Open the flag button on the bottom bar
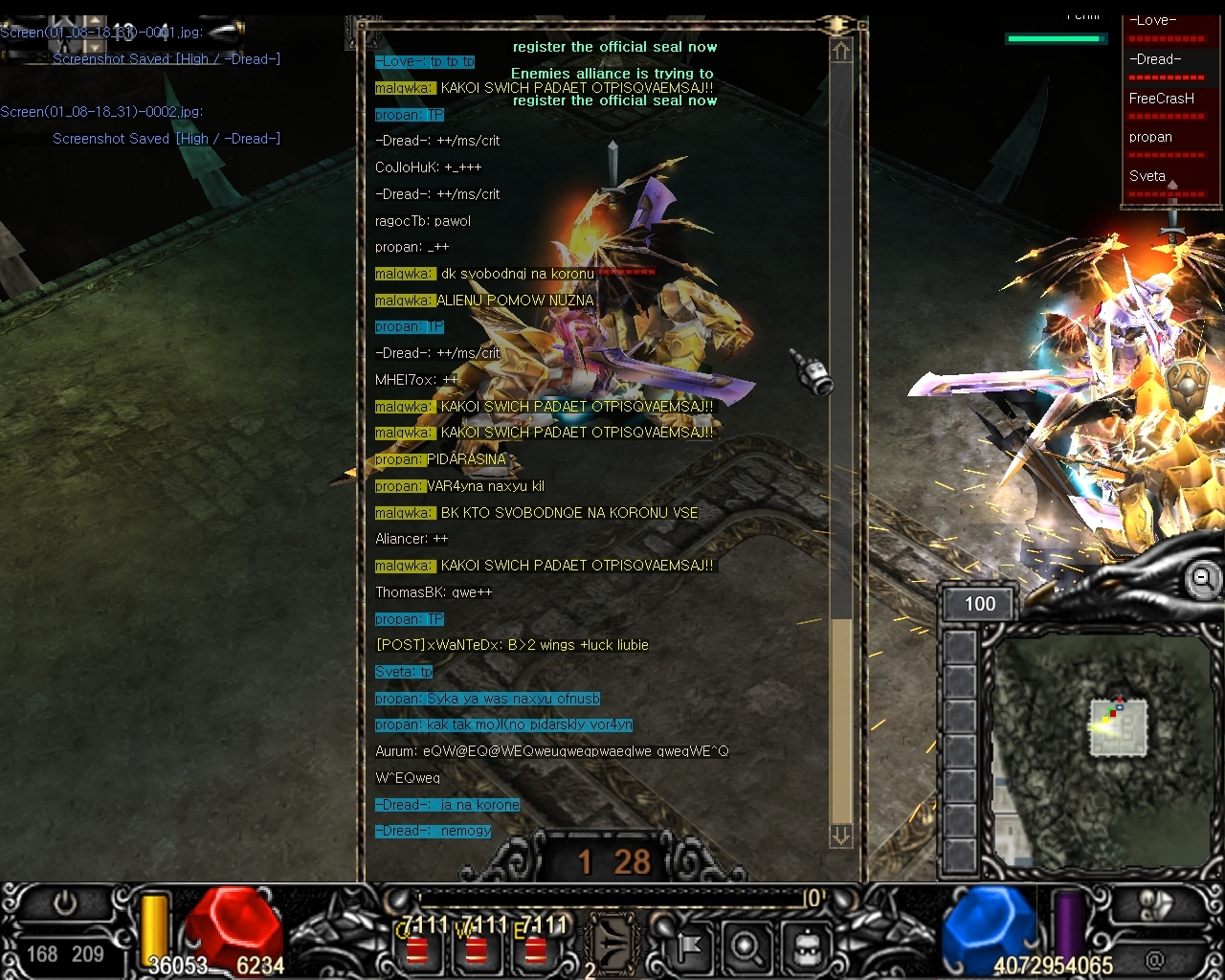The height and width of the screenshot is (980, 1225). click(x=687, y=947)
